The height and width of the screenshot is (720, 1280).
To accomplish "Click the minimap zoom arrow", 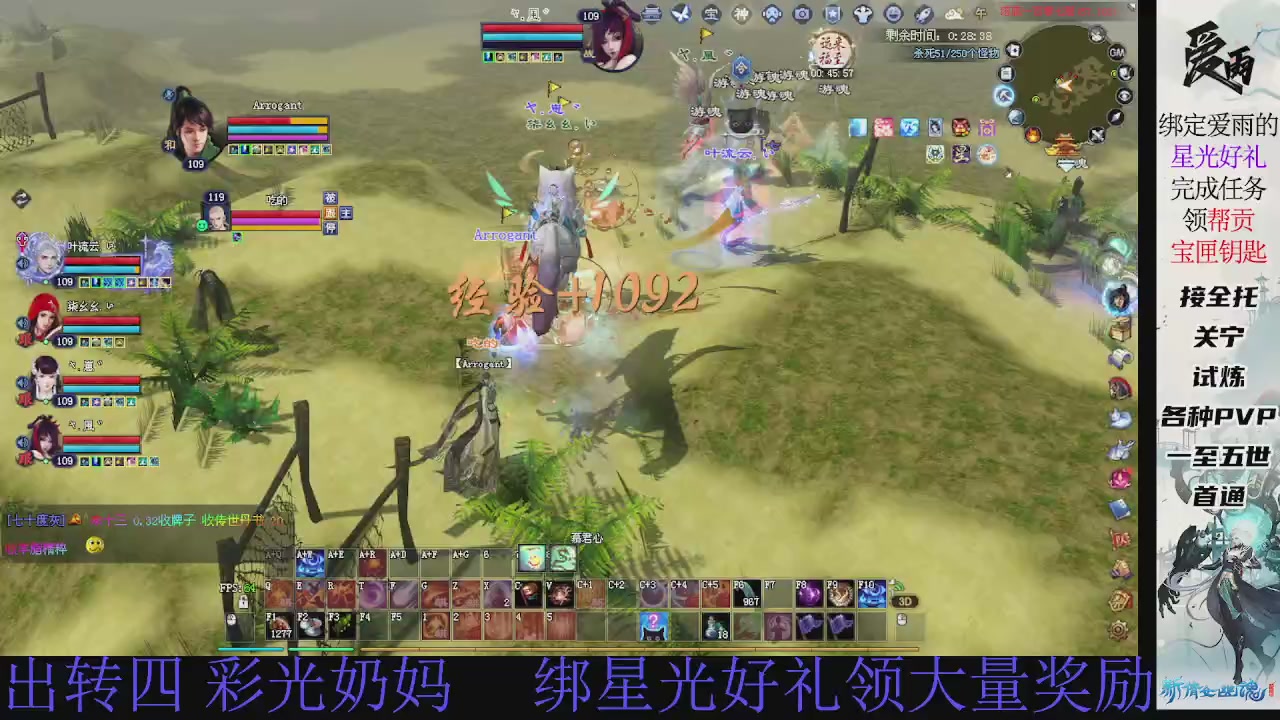I will point(1115,117).
